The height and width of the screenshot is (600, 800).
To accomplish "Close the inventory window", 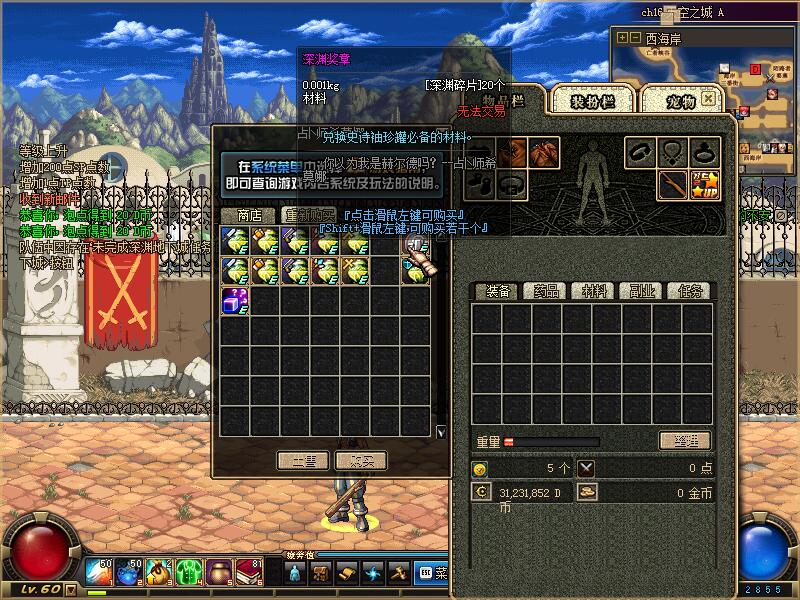I will click(708, 99).
